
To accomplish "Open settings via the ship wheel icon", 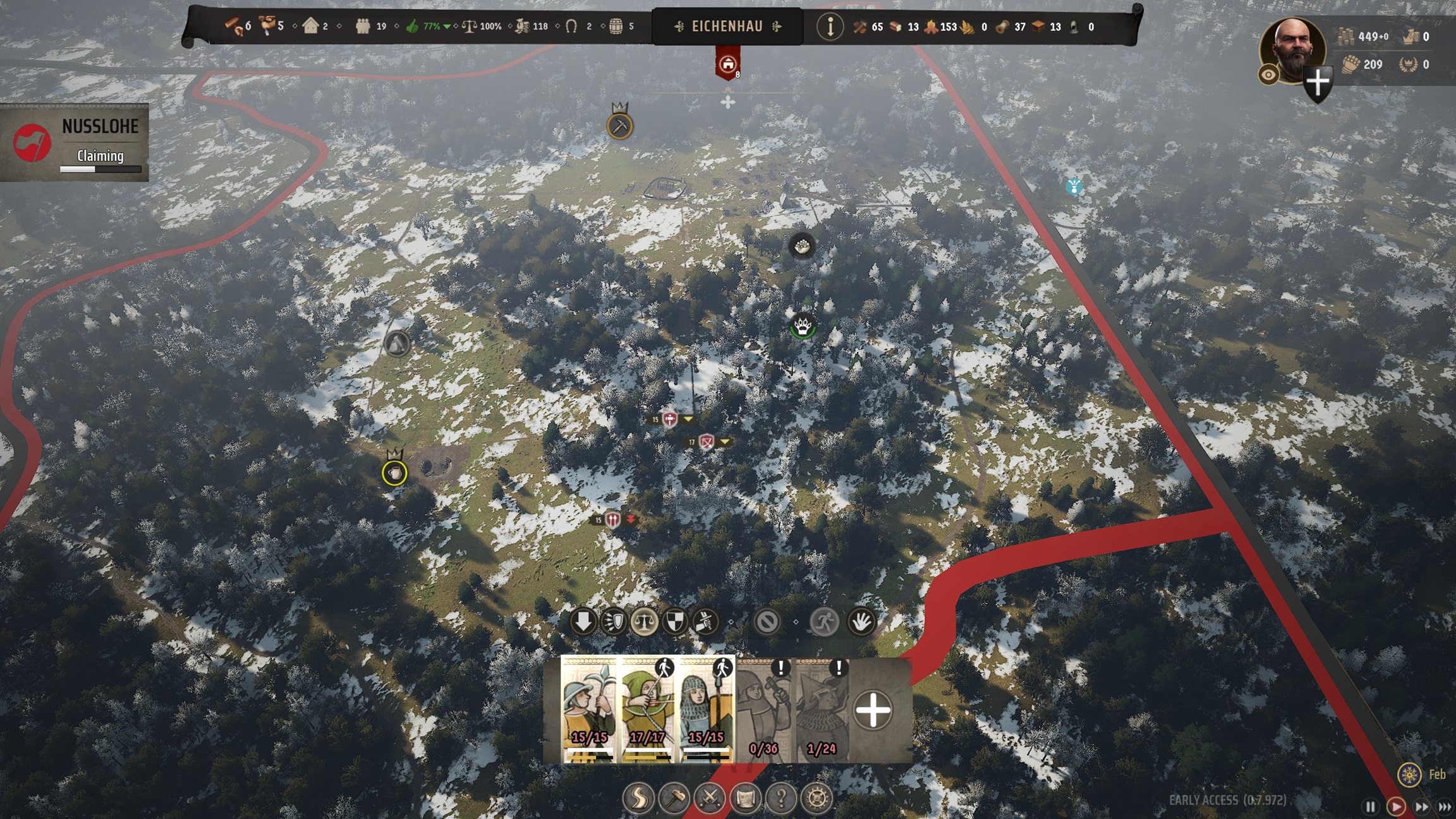I will (816, 798).
